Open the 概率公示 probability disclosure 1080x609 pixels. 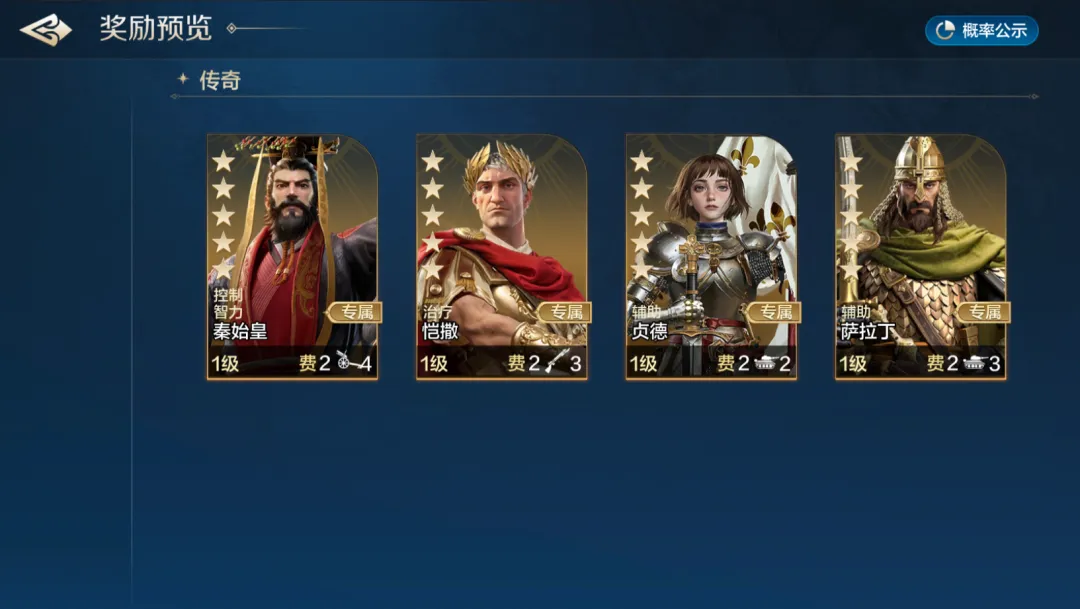pos(981,30)
